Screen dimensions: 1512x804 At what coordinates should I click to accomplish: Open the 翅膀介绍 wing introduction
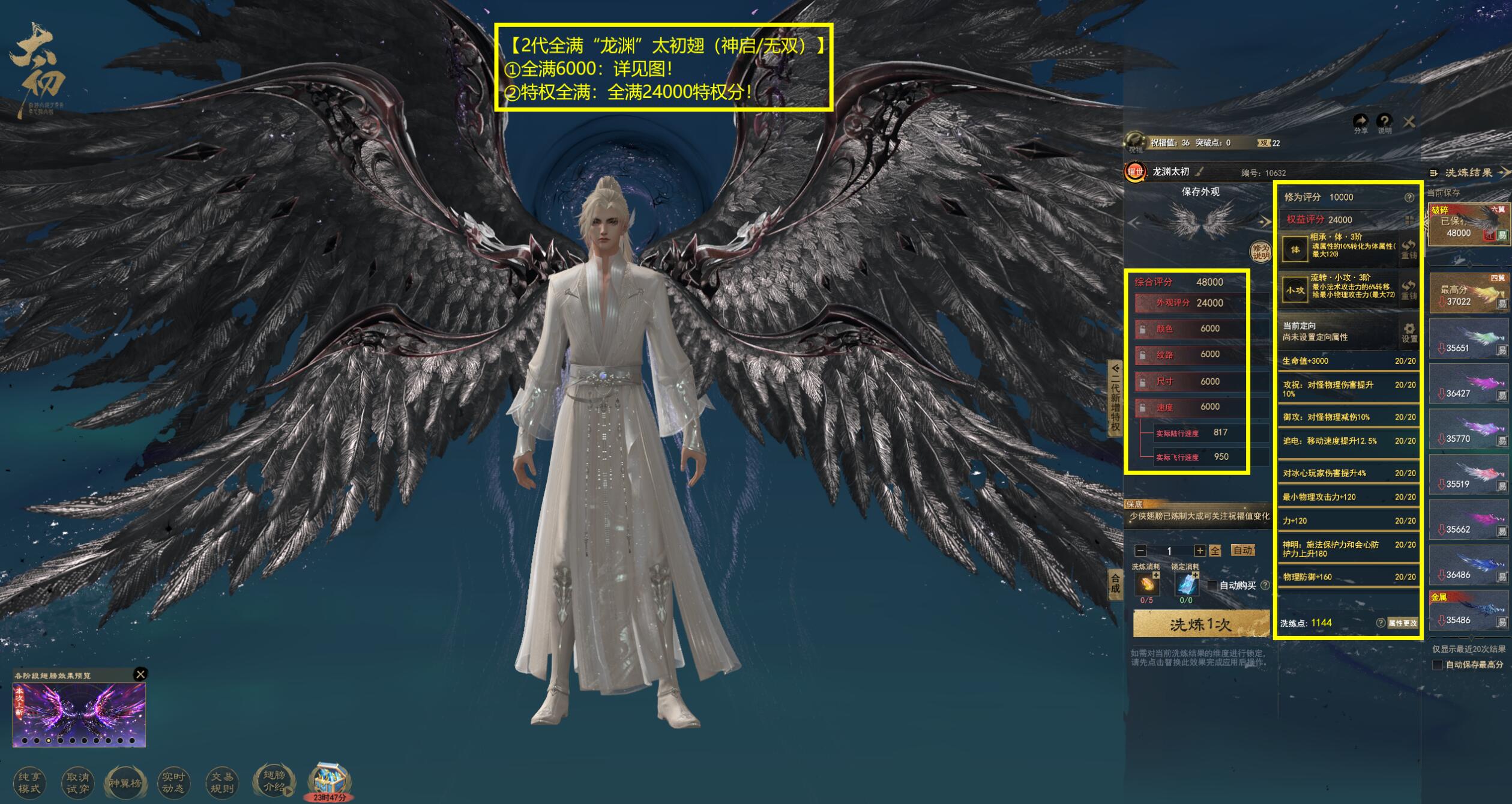tap(274, 781)
